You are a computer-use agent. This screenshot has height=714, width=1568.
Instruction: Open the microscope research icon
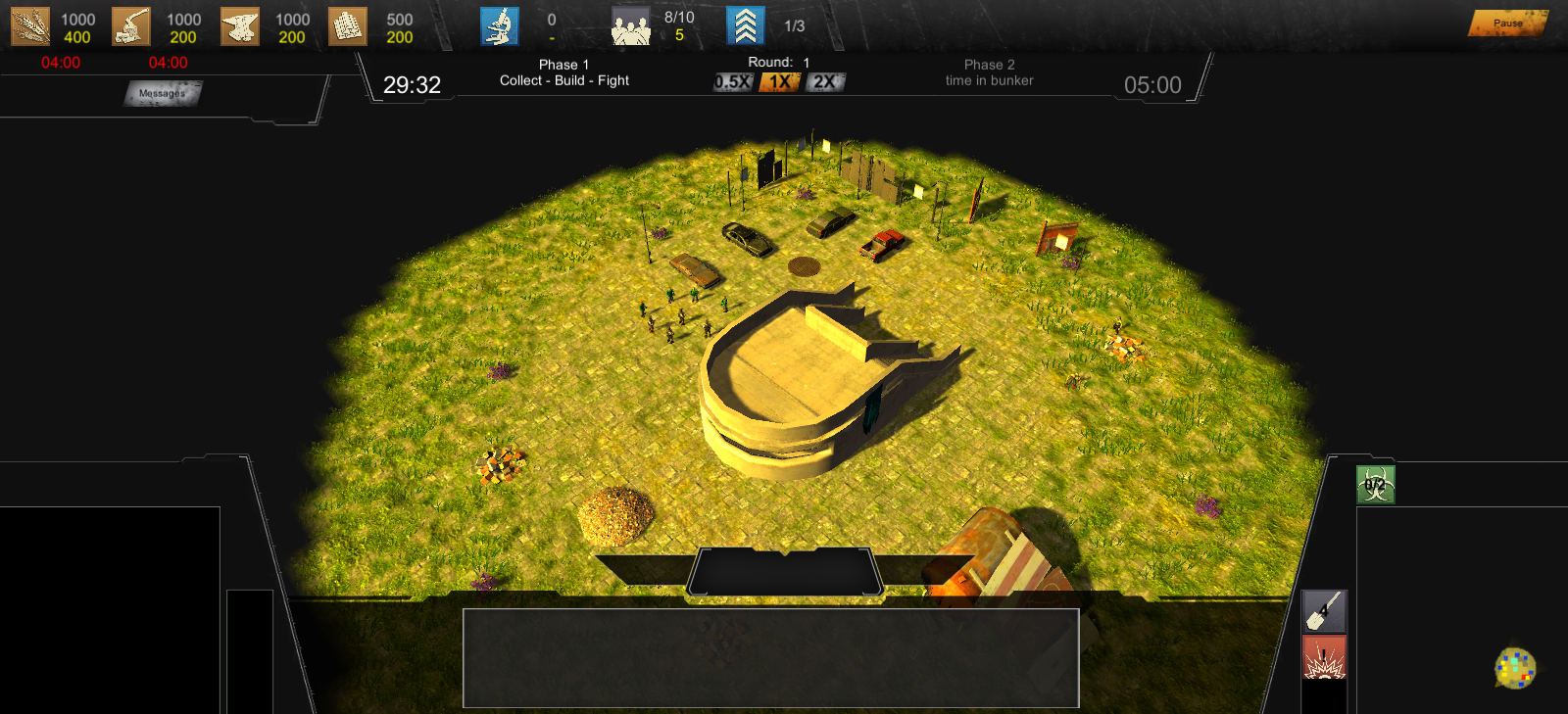(x=500, y=26)
